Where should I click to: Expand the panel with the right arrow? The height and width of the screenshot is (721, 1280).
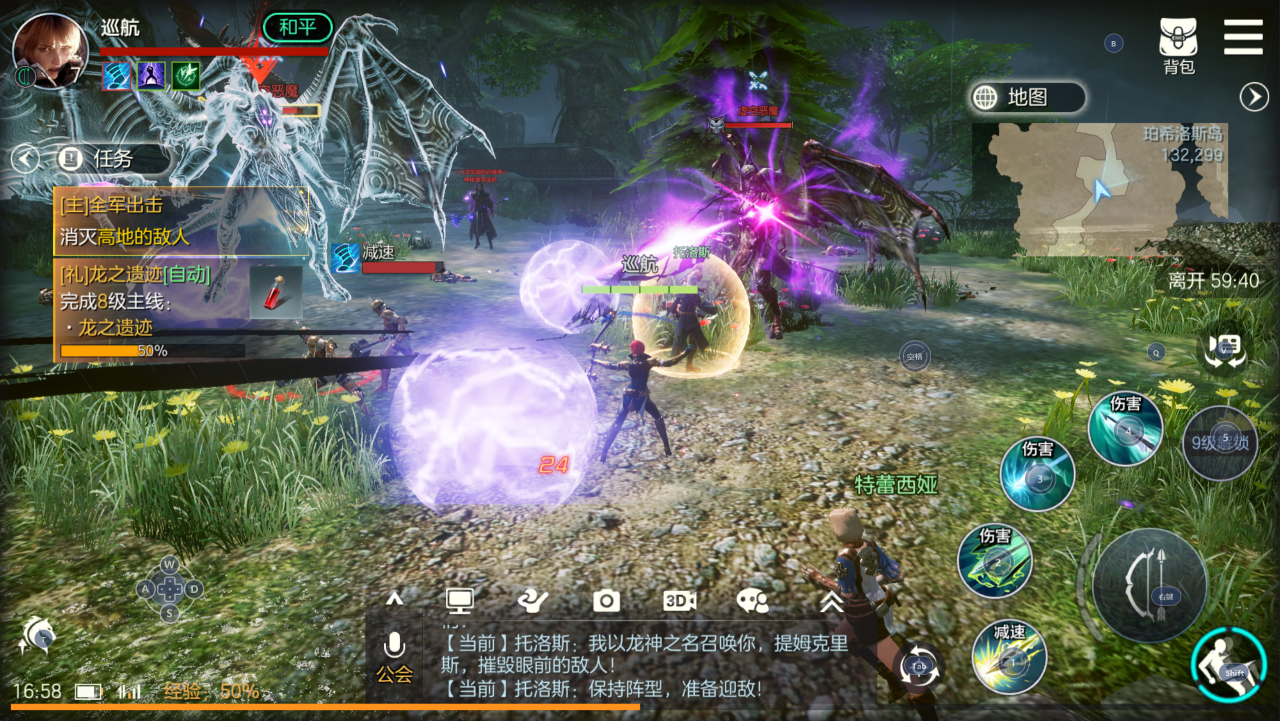coord(1254,97)
